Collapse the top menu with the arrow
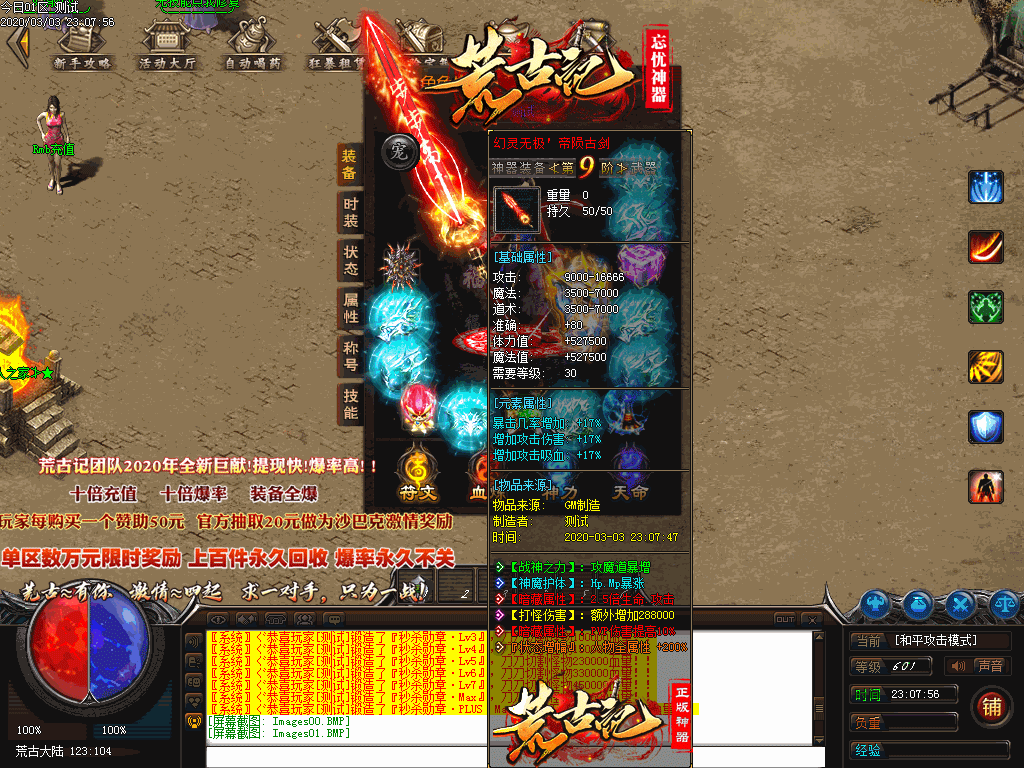The image size is (1024, 768). [16, 43]
